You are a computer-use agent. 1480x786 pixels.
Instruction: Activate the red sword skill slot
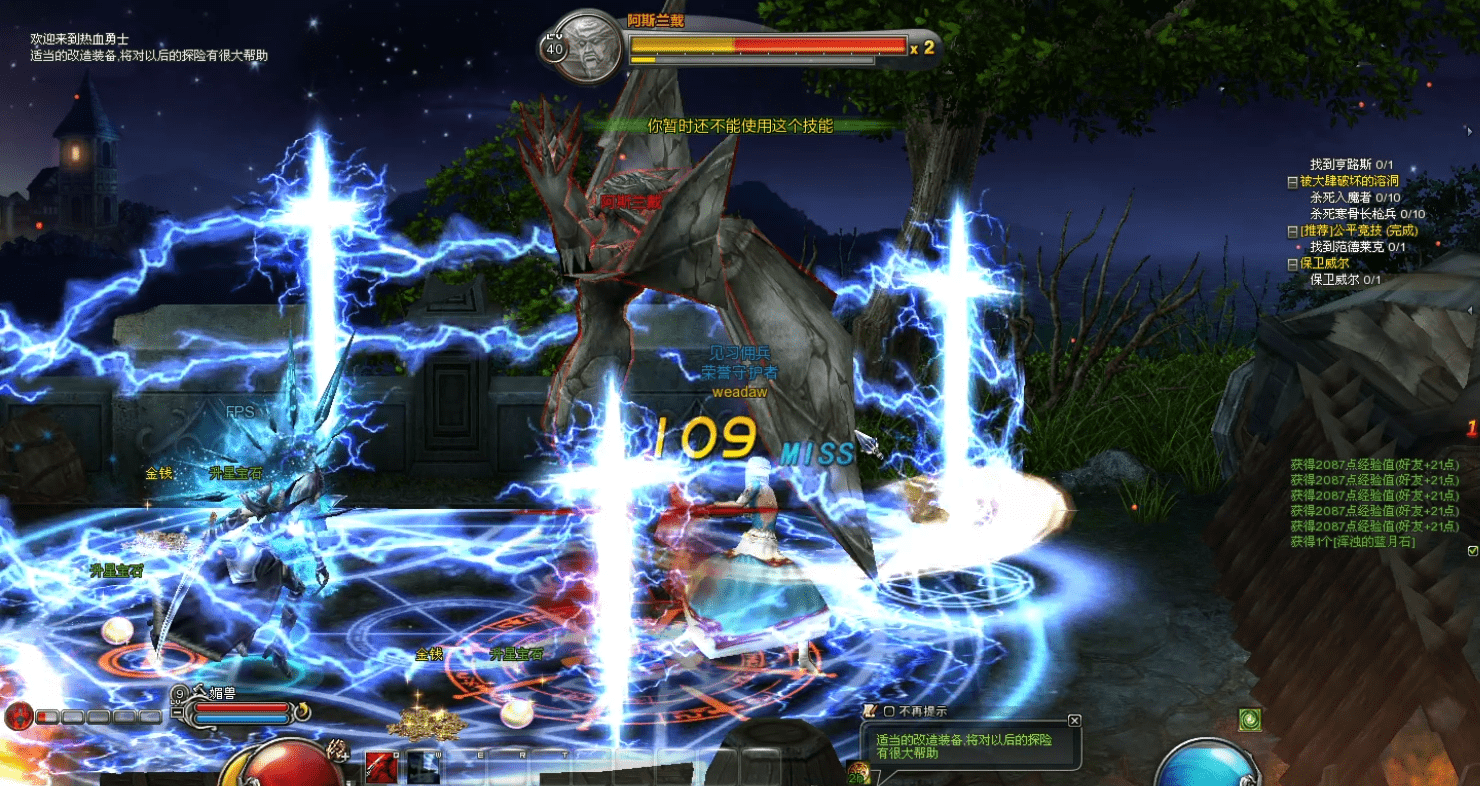(380, 768)
